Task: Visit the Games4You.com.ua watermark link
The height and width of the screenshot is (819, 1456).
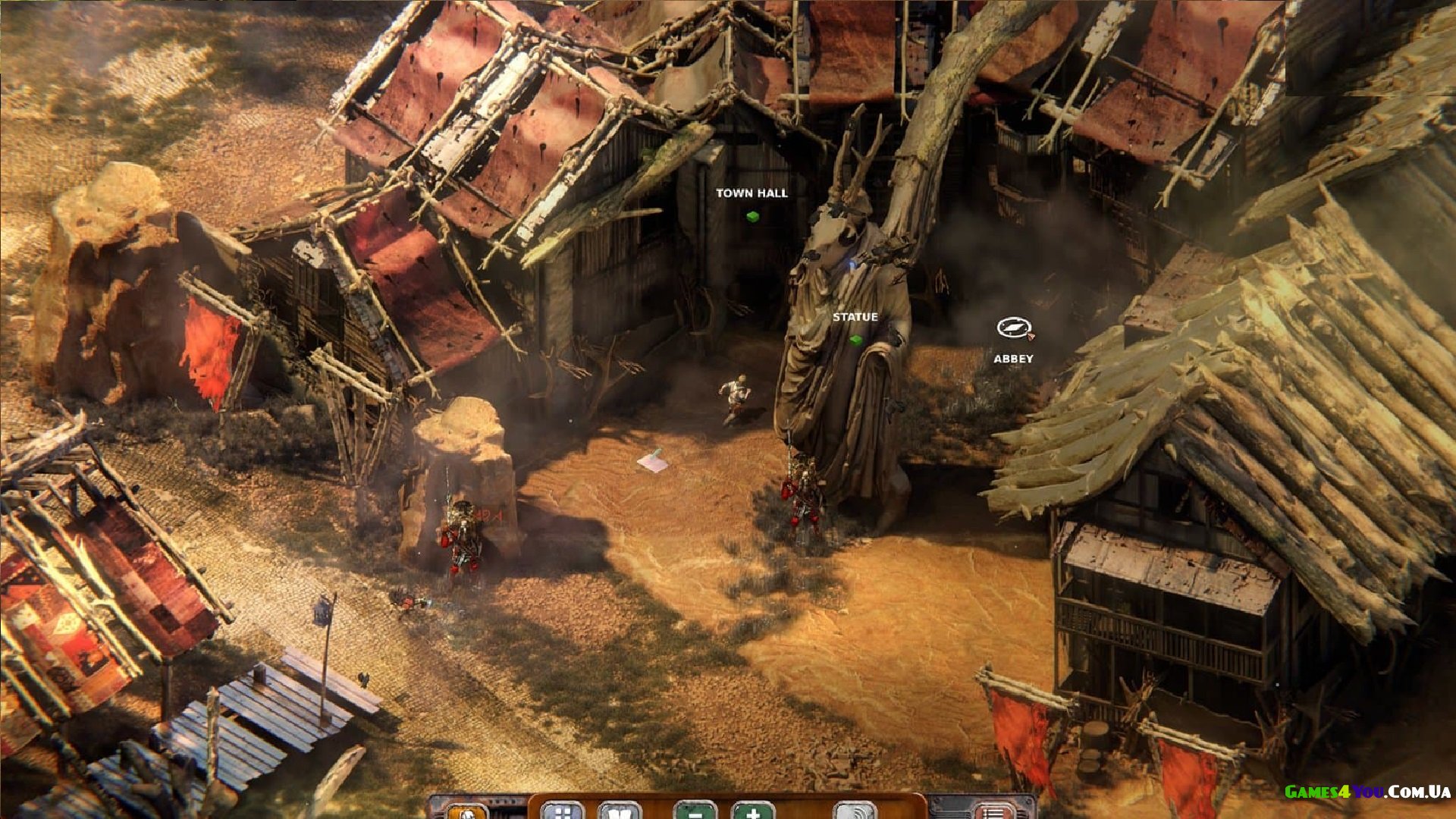Action: click(x=1367, y=792)
